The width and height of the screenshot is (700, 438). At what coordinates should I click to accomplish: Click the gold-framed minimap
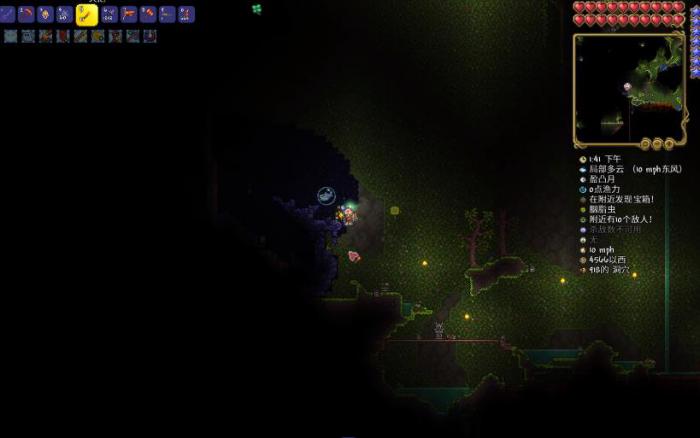(628, 86)
